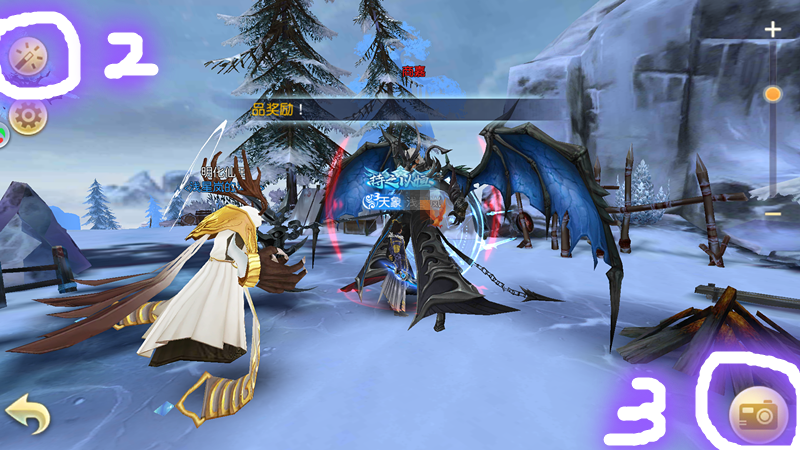The height and width of the screenshot is (450, 800).
Task: Open the gear settings button
Action: click(28, 116)
